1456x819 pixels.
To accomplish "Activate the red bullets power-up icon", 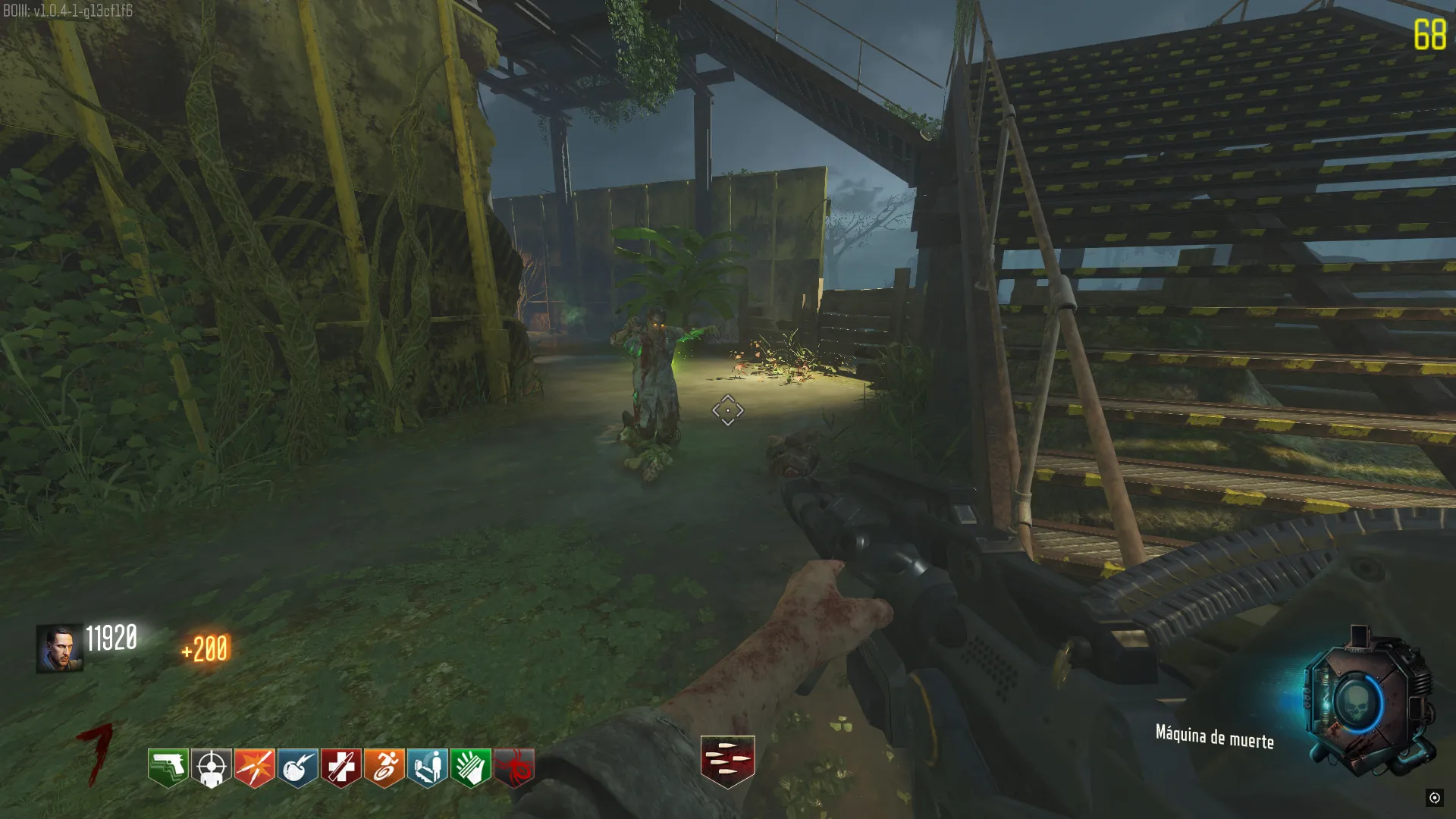I will point(727,761).
